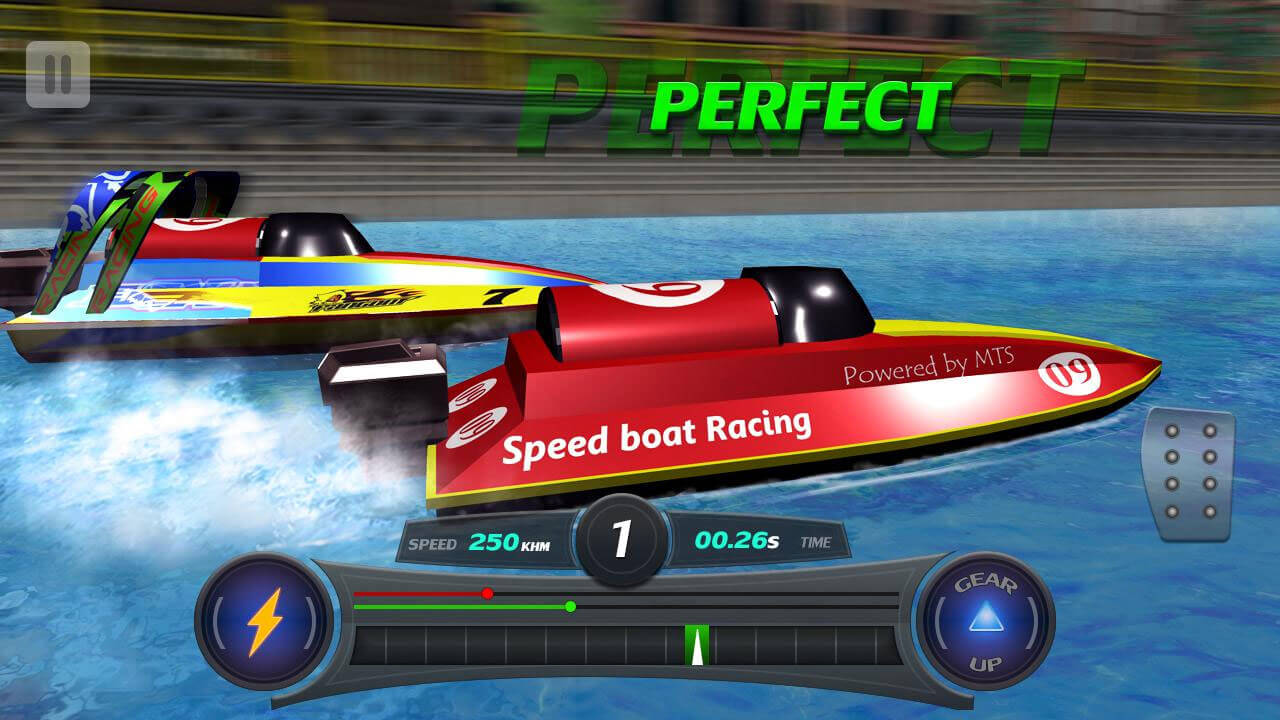Click the green dot marker on the meter

[x=569, y=606]
